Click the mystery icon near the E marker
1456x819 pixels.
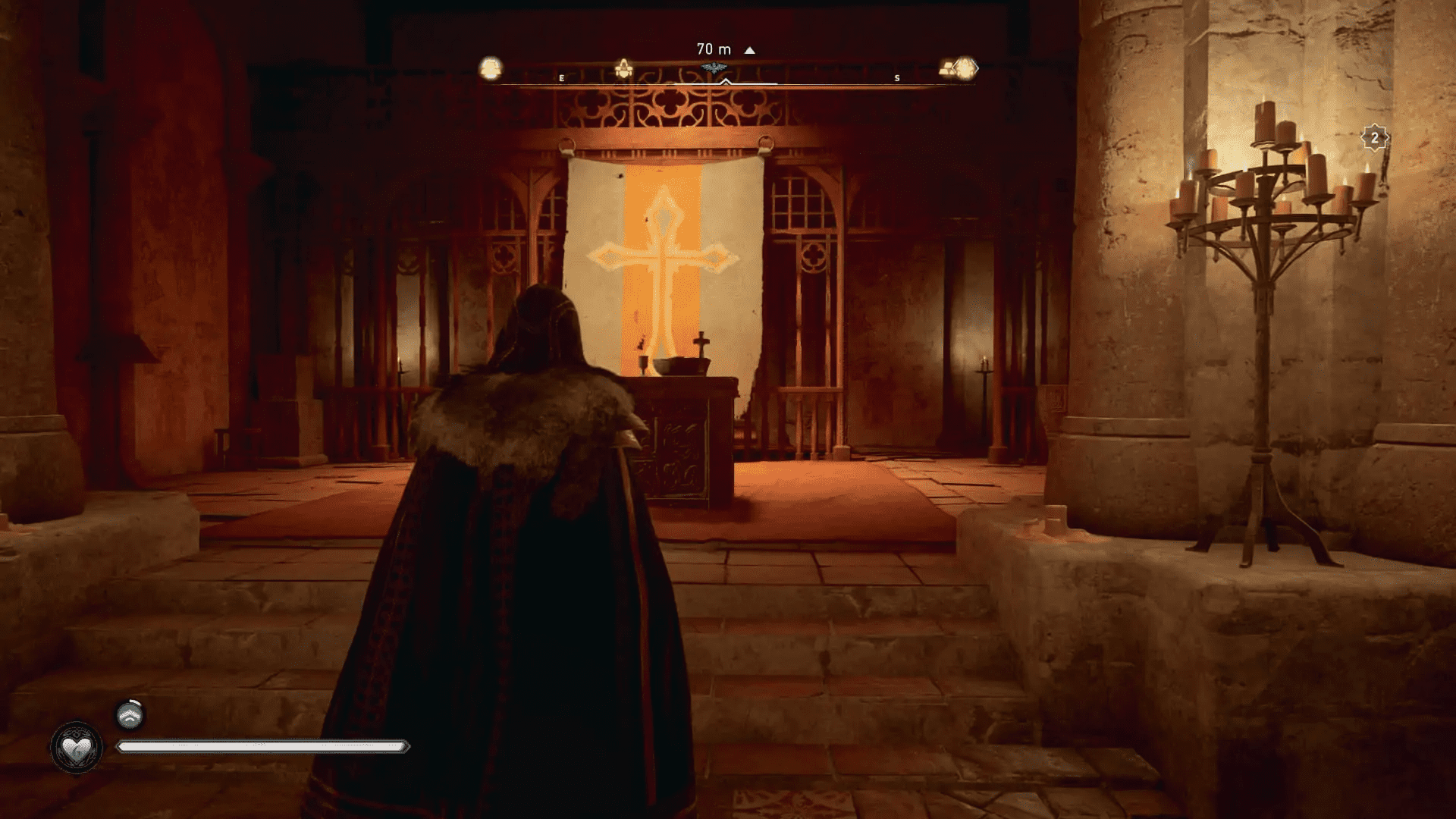(624, 67)
